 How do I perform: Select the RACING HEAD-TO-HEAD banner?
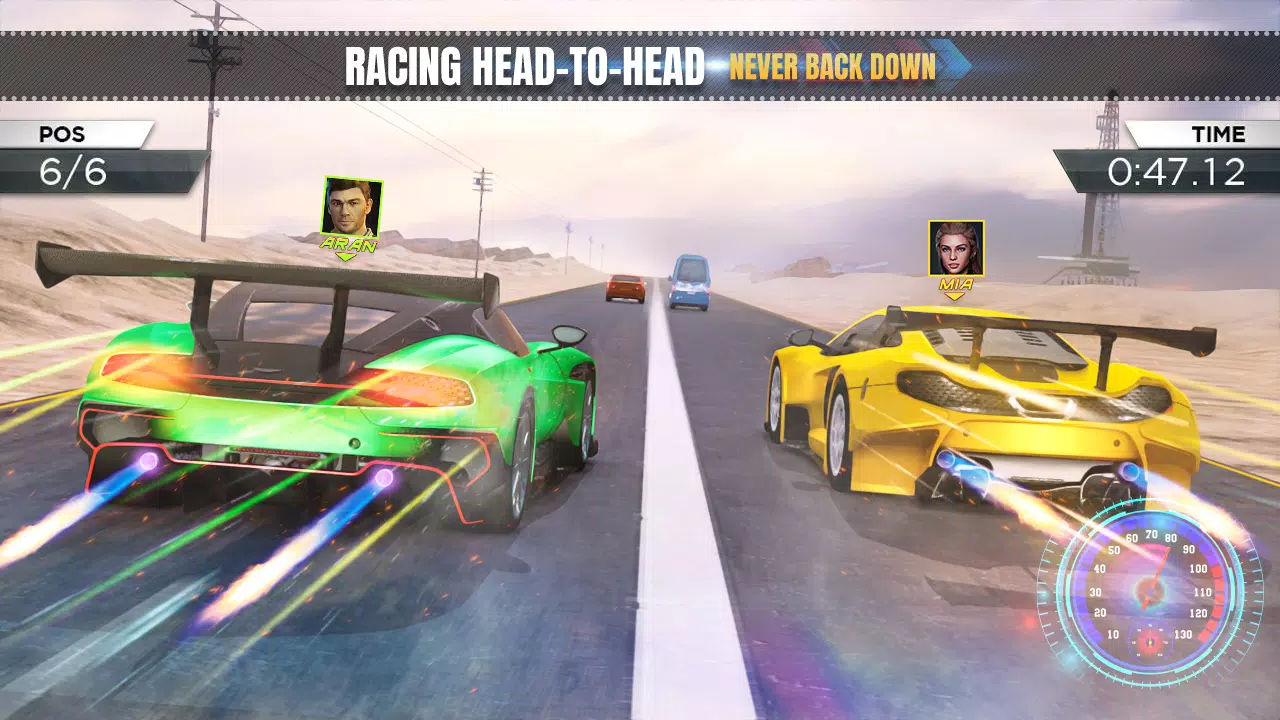point(524,64)
